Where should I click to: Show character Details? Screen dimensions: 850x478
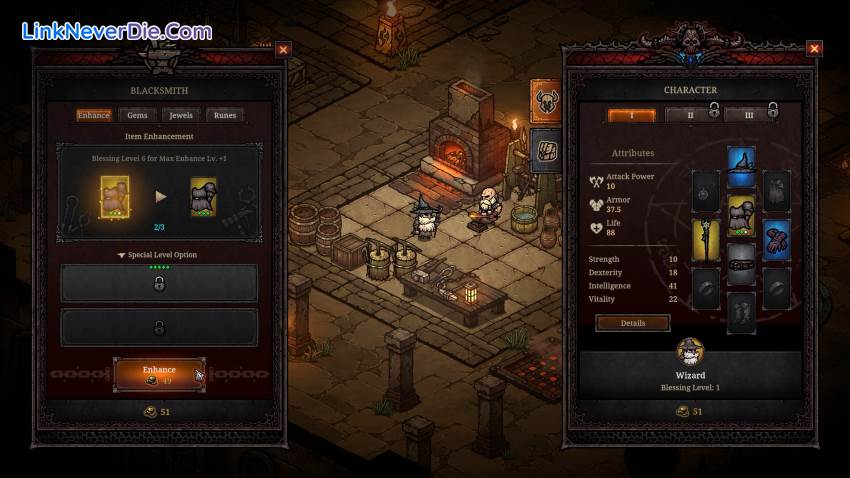tap(633, 323)
